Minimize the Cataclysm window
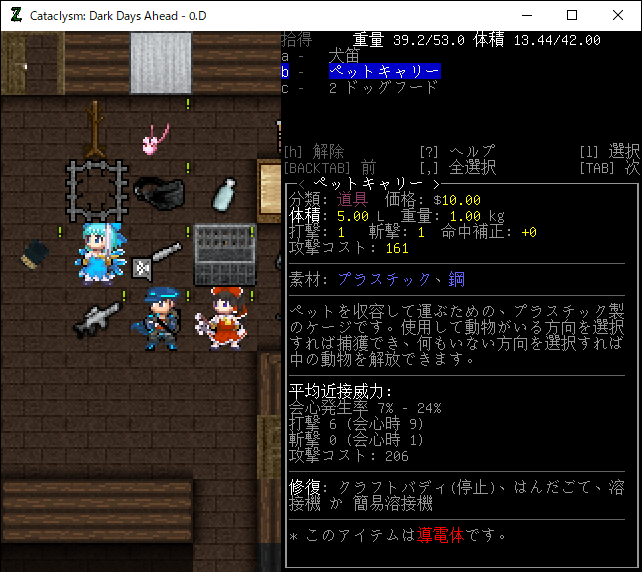This screenshot has height=572, width=642. tap(526, 15)
